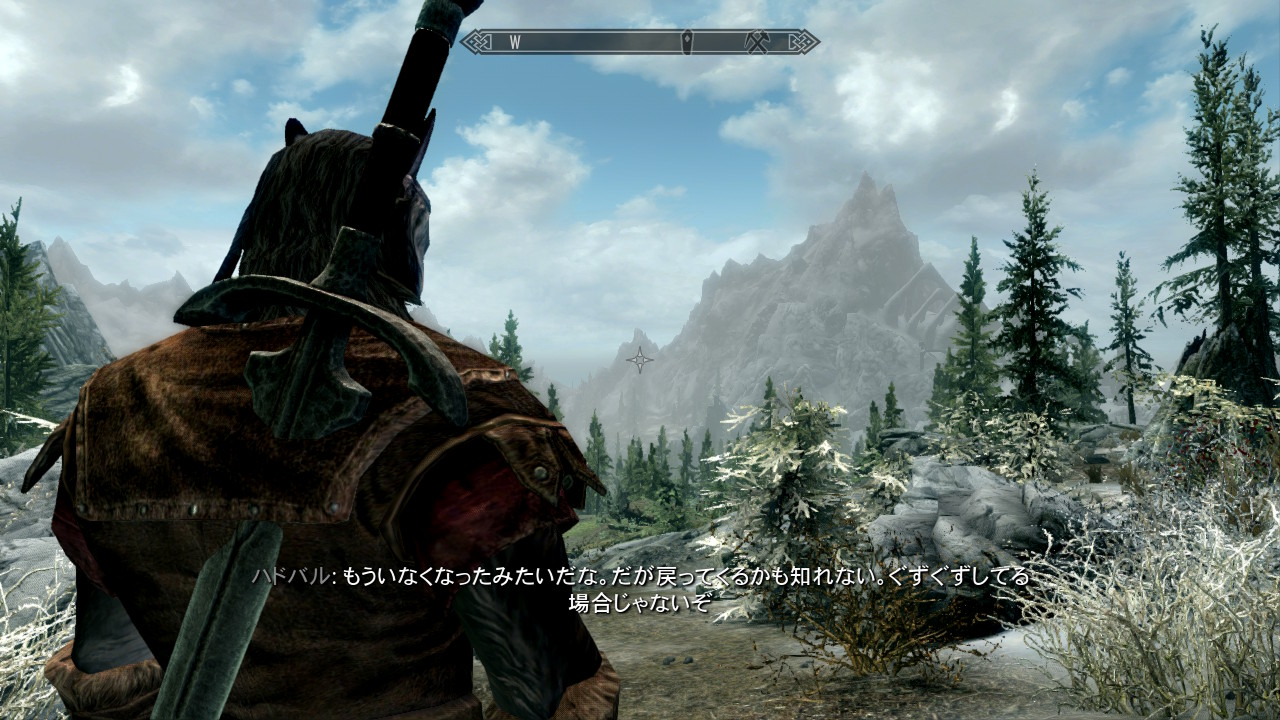Select the standing stone marker on the compass
This screenshot has width=1280, height=720.
click(688, 42)
